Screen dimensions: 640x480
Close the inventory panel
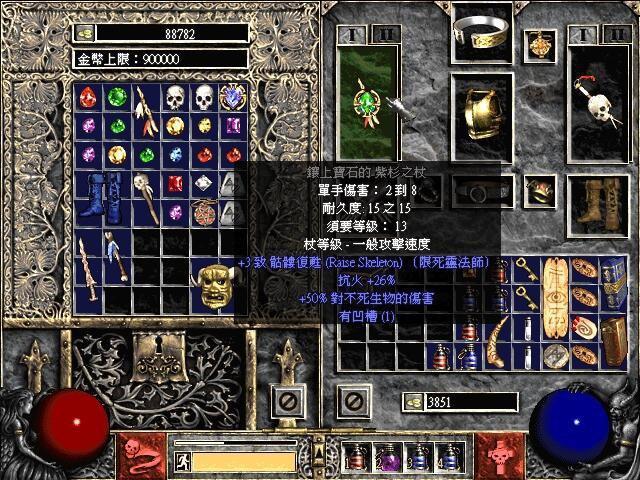tap(352, 403)
